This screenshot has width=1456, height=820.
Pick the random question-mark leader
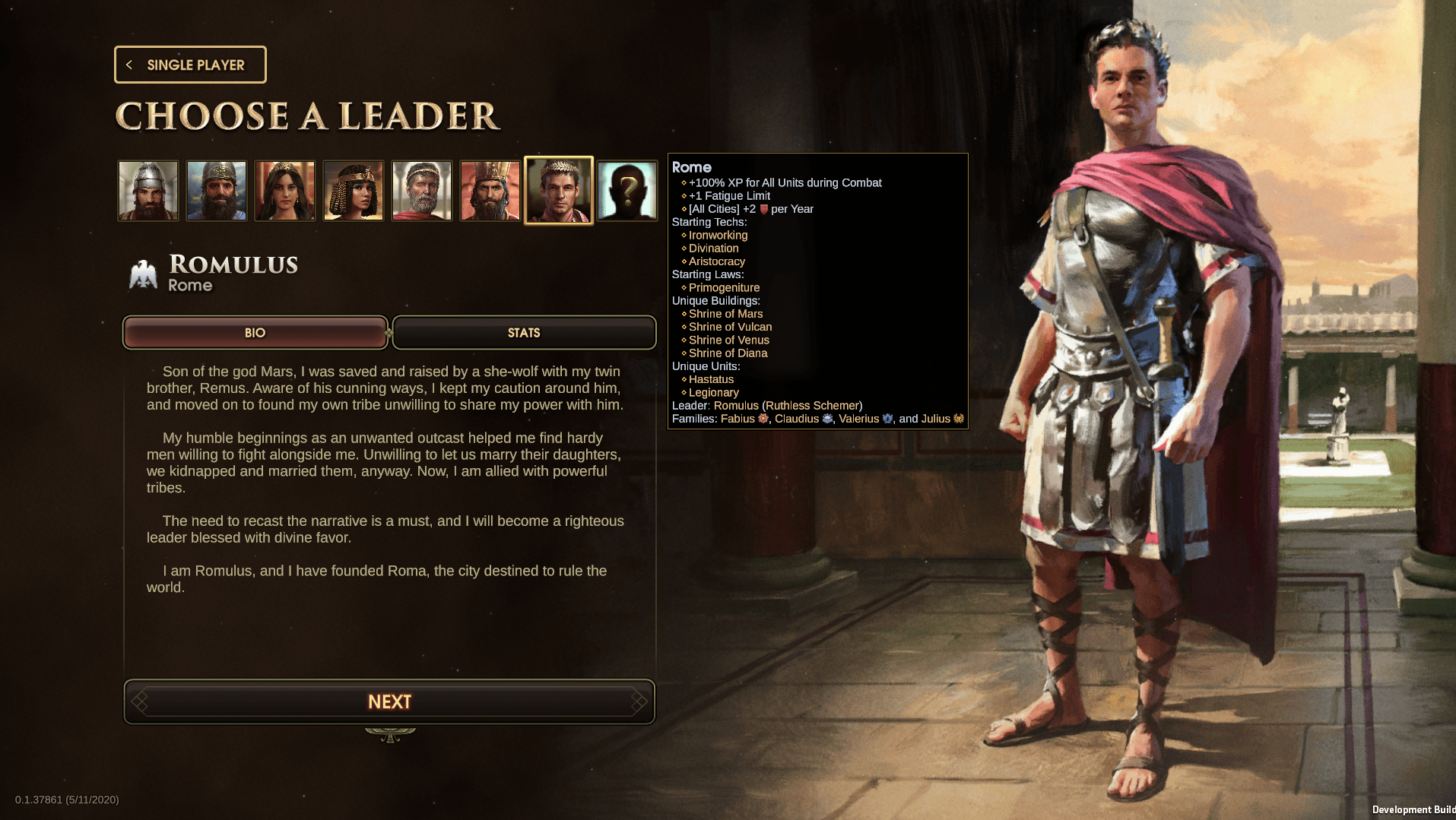click(627, 190)
